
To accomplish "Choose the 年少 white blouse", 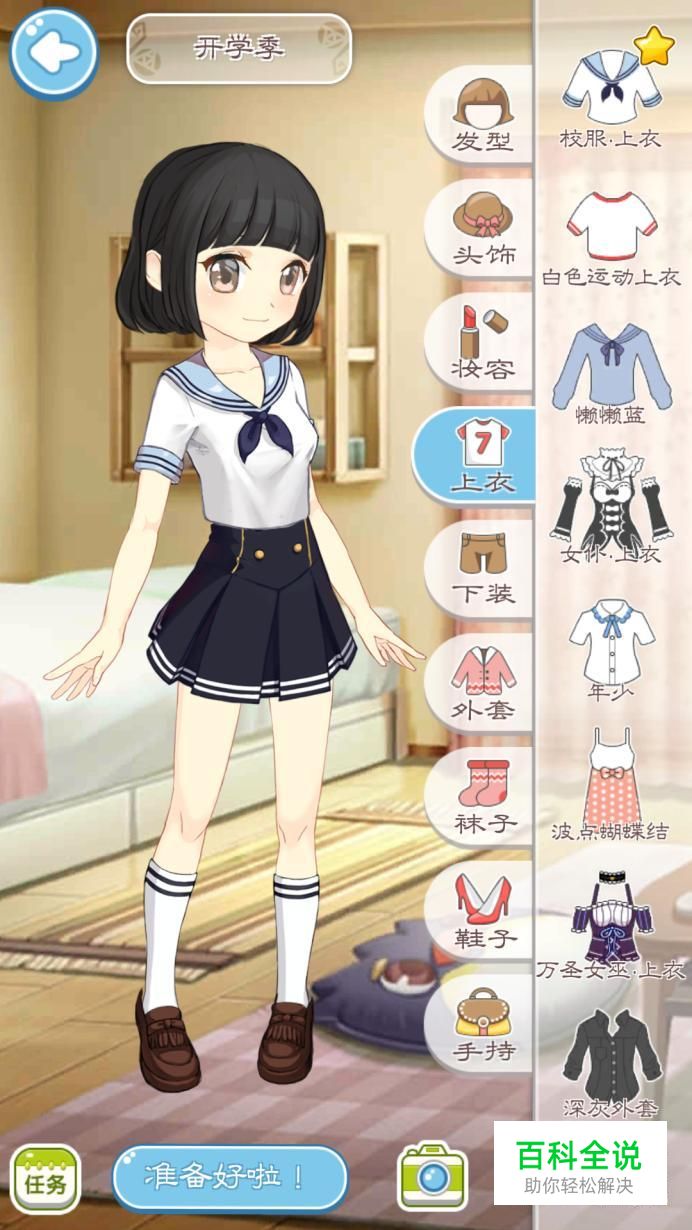I will [611, 645].
